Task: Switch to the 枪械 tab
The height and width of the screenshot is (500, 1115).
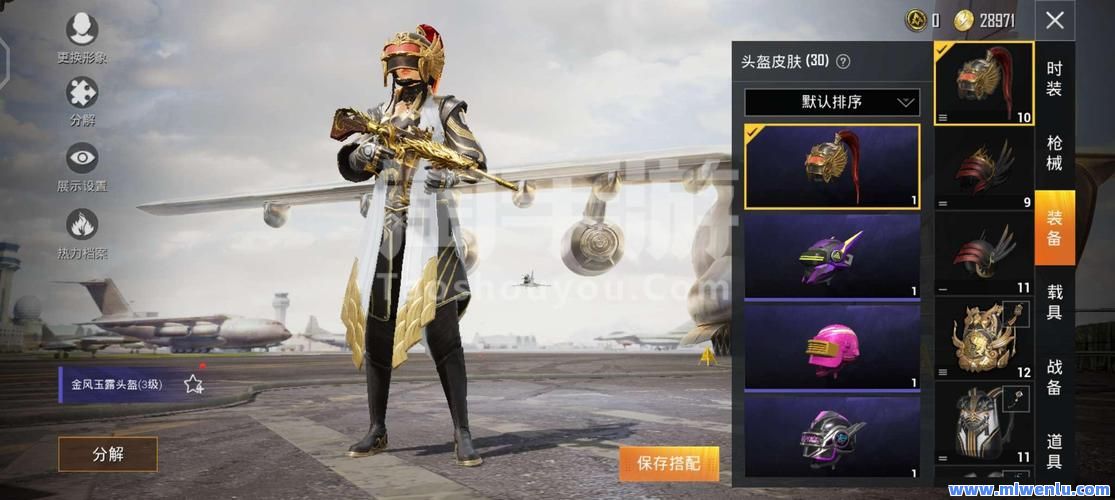Action: [x=1054, y=154]
